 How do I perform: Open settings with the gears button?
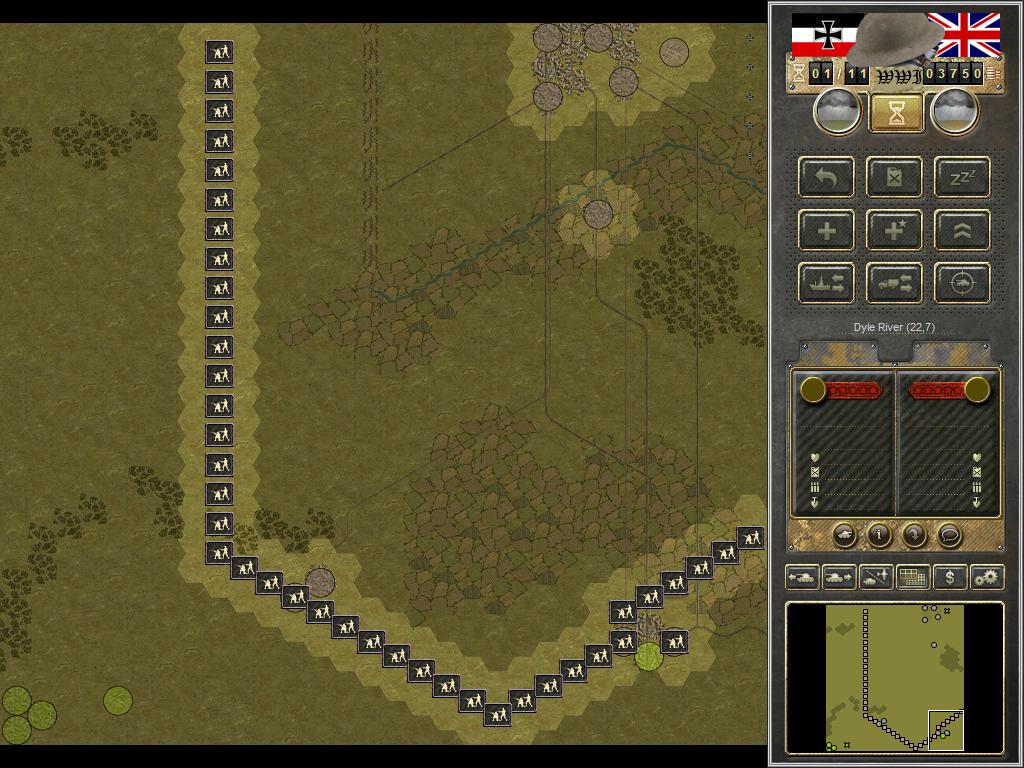pos(986,577)
